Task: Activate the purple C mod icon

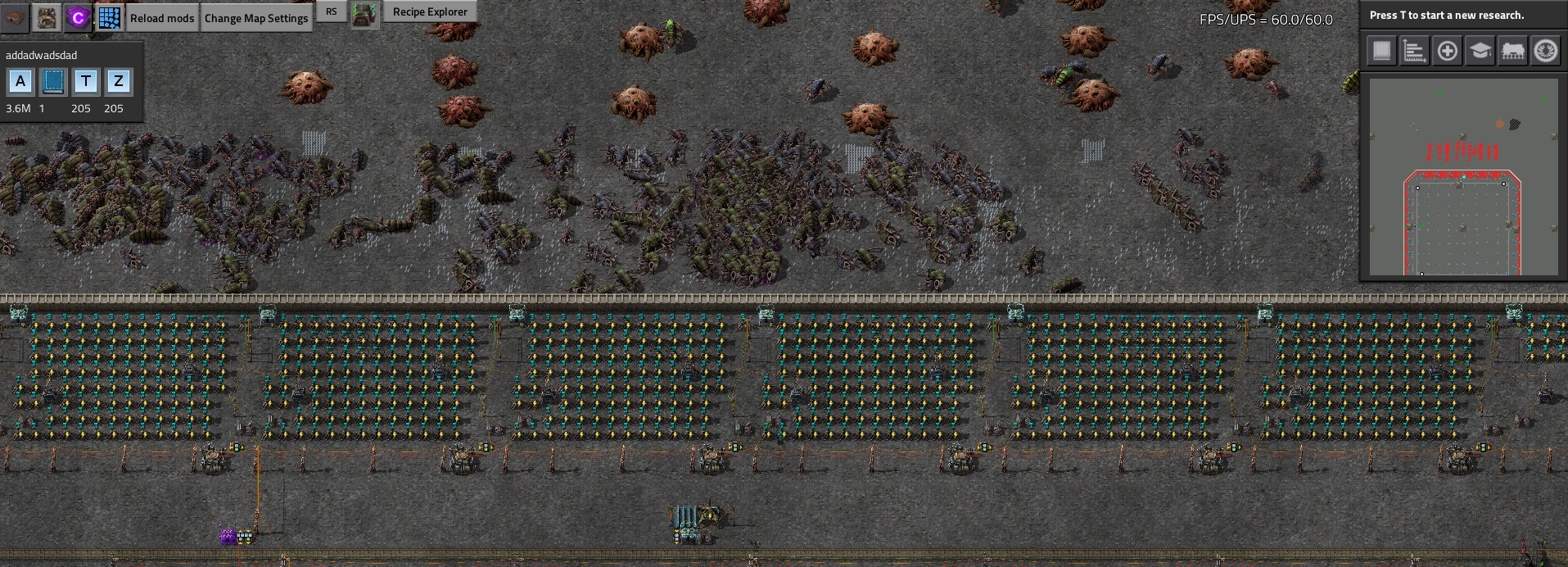Action: coord(78,17)
